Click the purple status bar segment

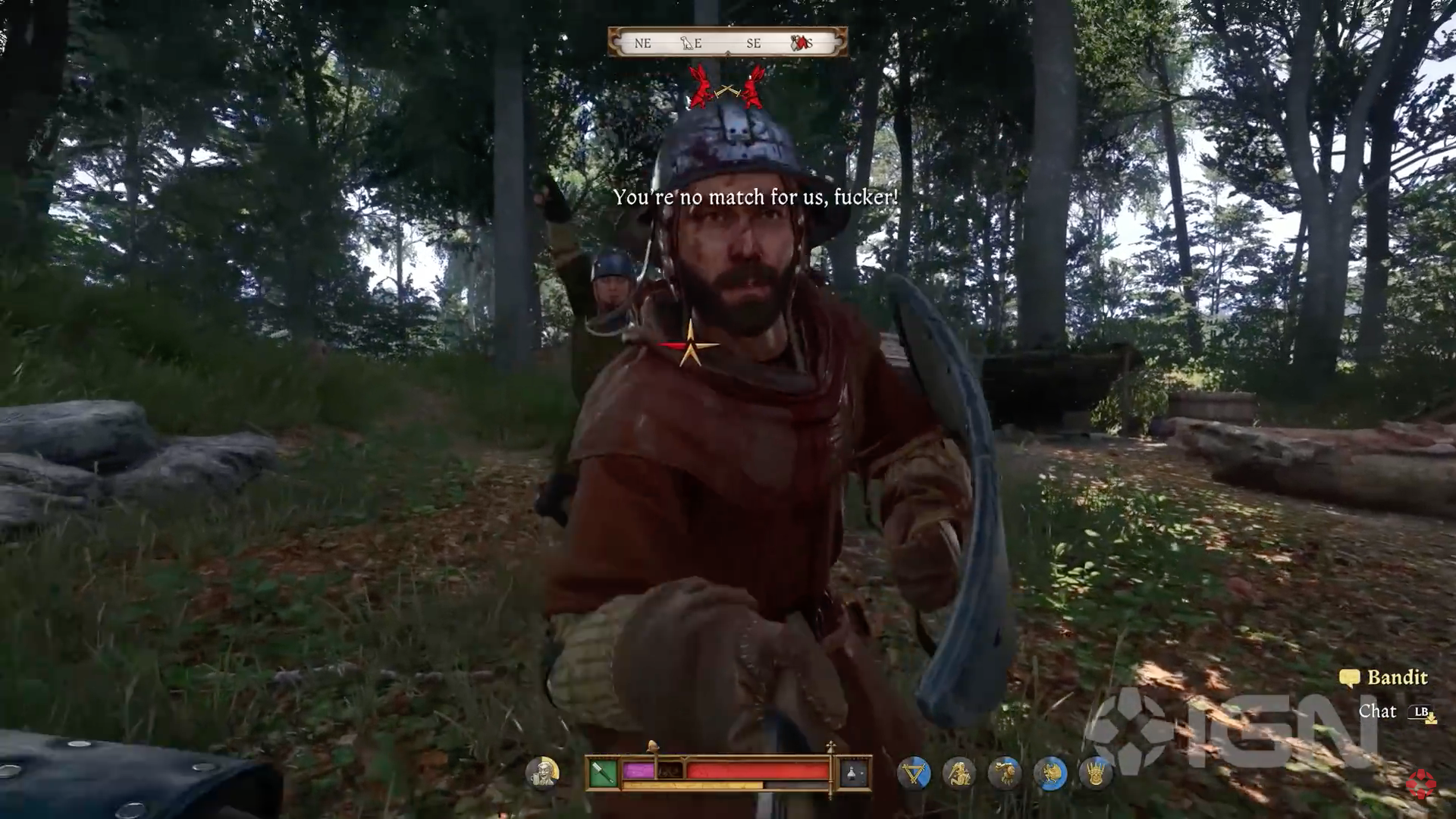639,771
